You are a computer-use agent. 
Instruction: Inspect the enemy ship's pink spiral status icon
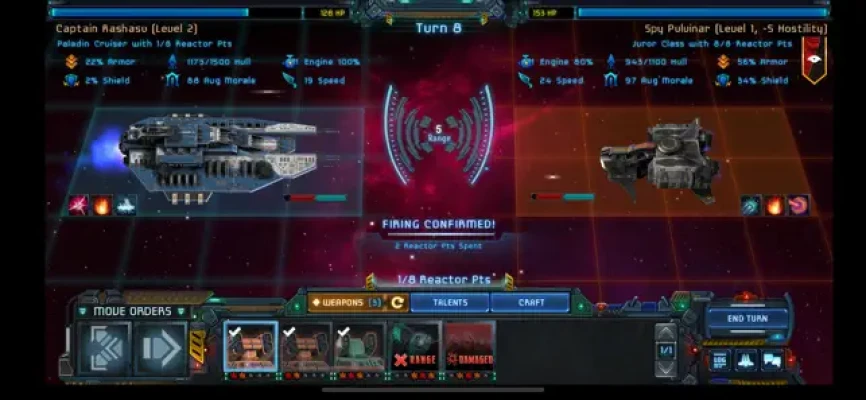click(798, 205)
